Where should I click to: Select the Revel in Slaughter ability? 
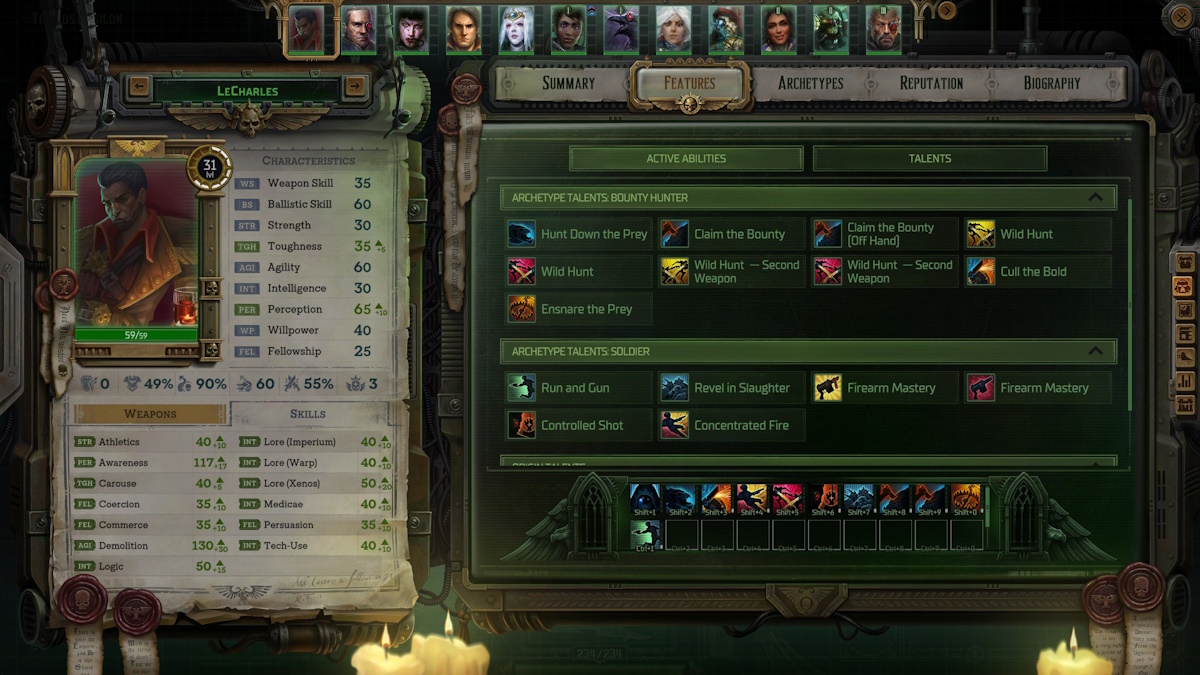[732, 388]
